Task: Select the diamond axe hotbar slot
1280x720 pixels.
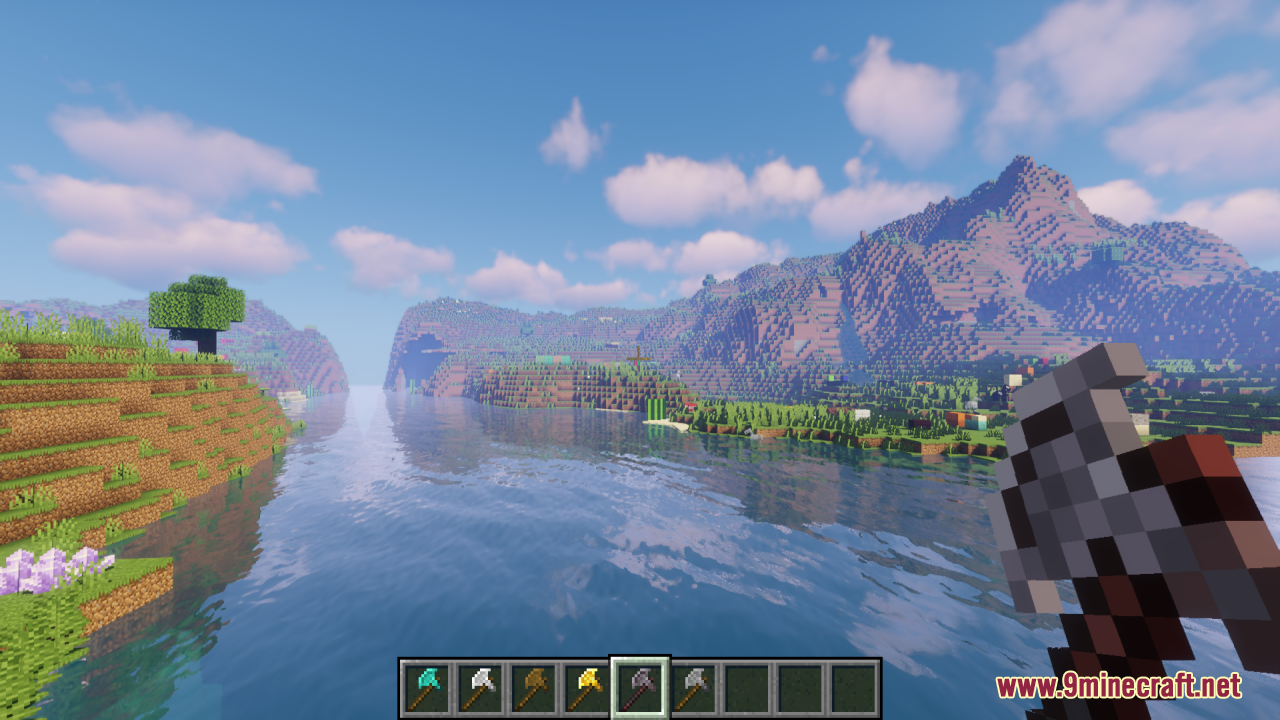Action: point(426,688)
